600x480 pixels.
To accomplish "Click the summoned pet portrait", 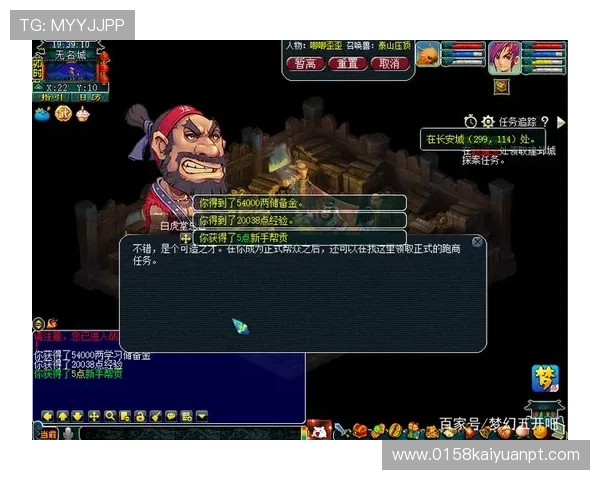I will (x=428, y=54).
